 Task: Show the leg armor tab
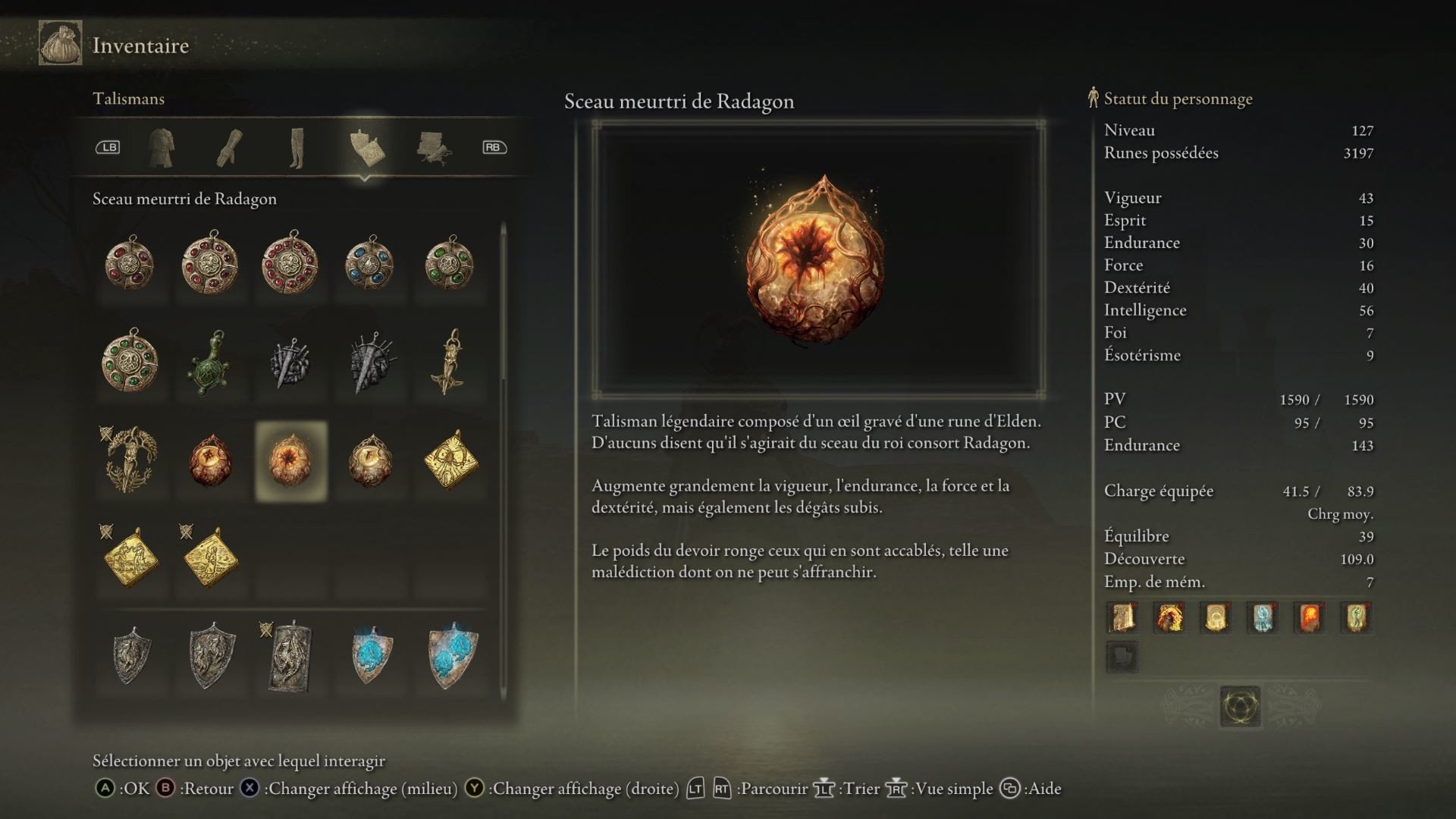(297, 147)
